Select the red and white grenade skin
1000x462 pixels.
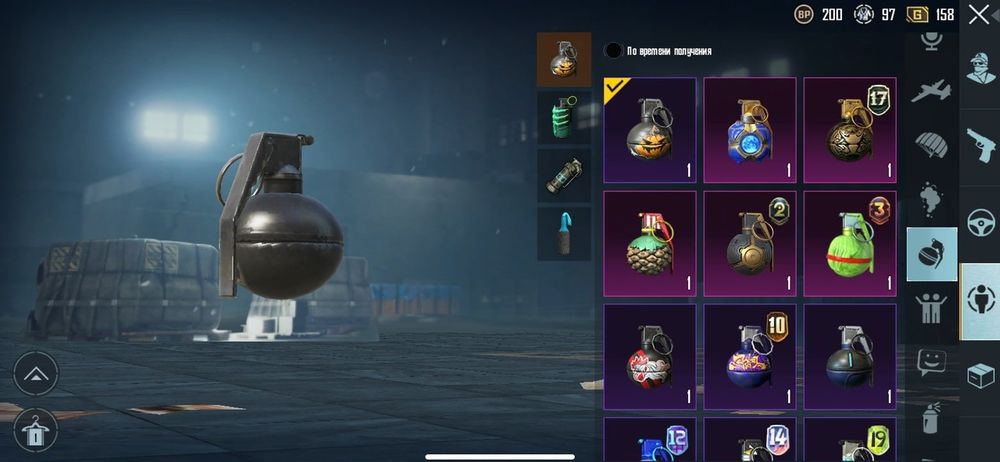(650, 357)
